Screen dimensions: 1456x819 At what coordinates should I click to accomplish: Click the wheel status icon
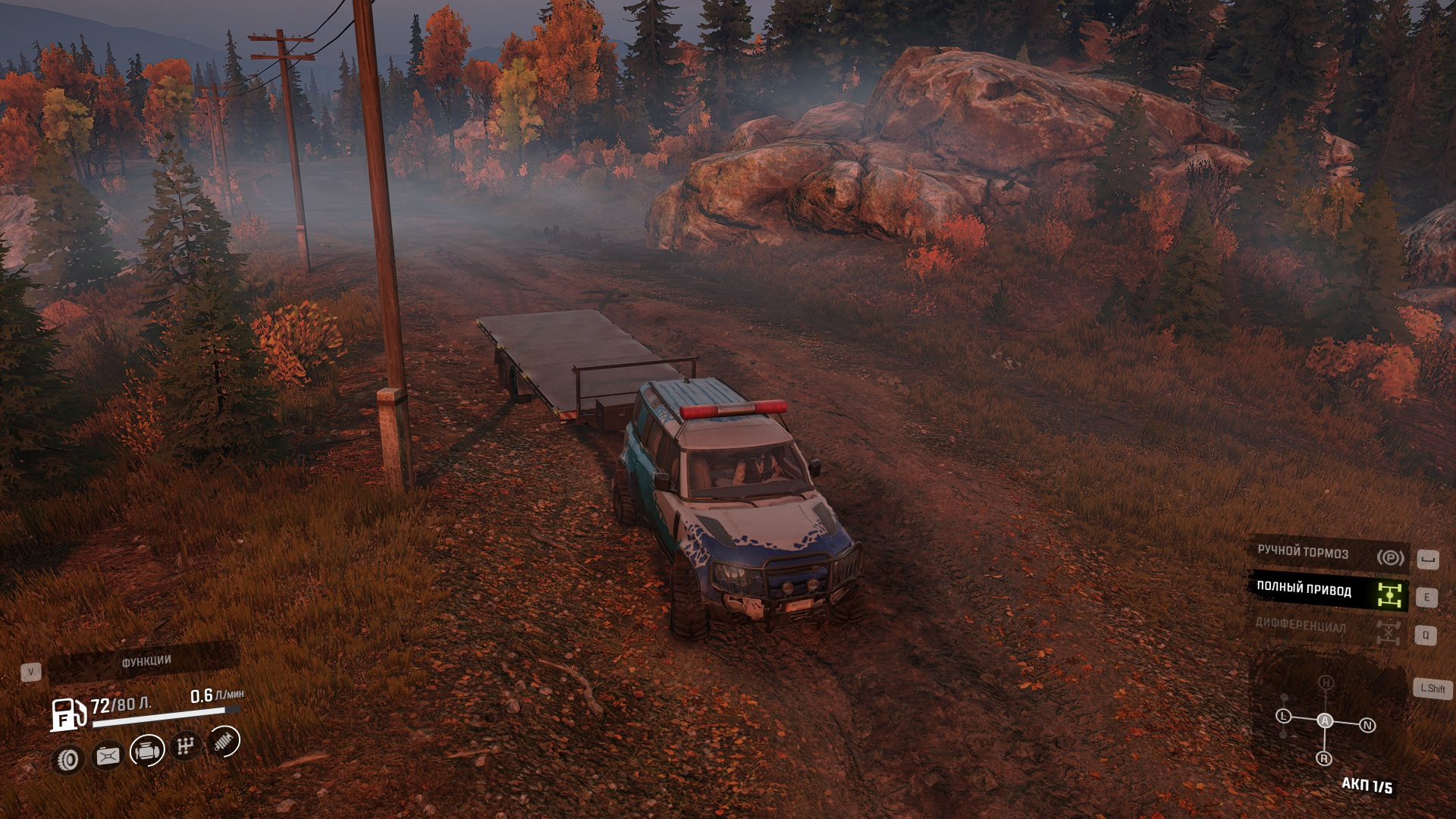pos(70,757)
